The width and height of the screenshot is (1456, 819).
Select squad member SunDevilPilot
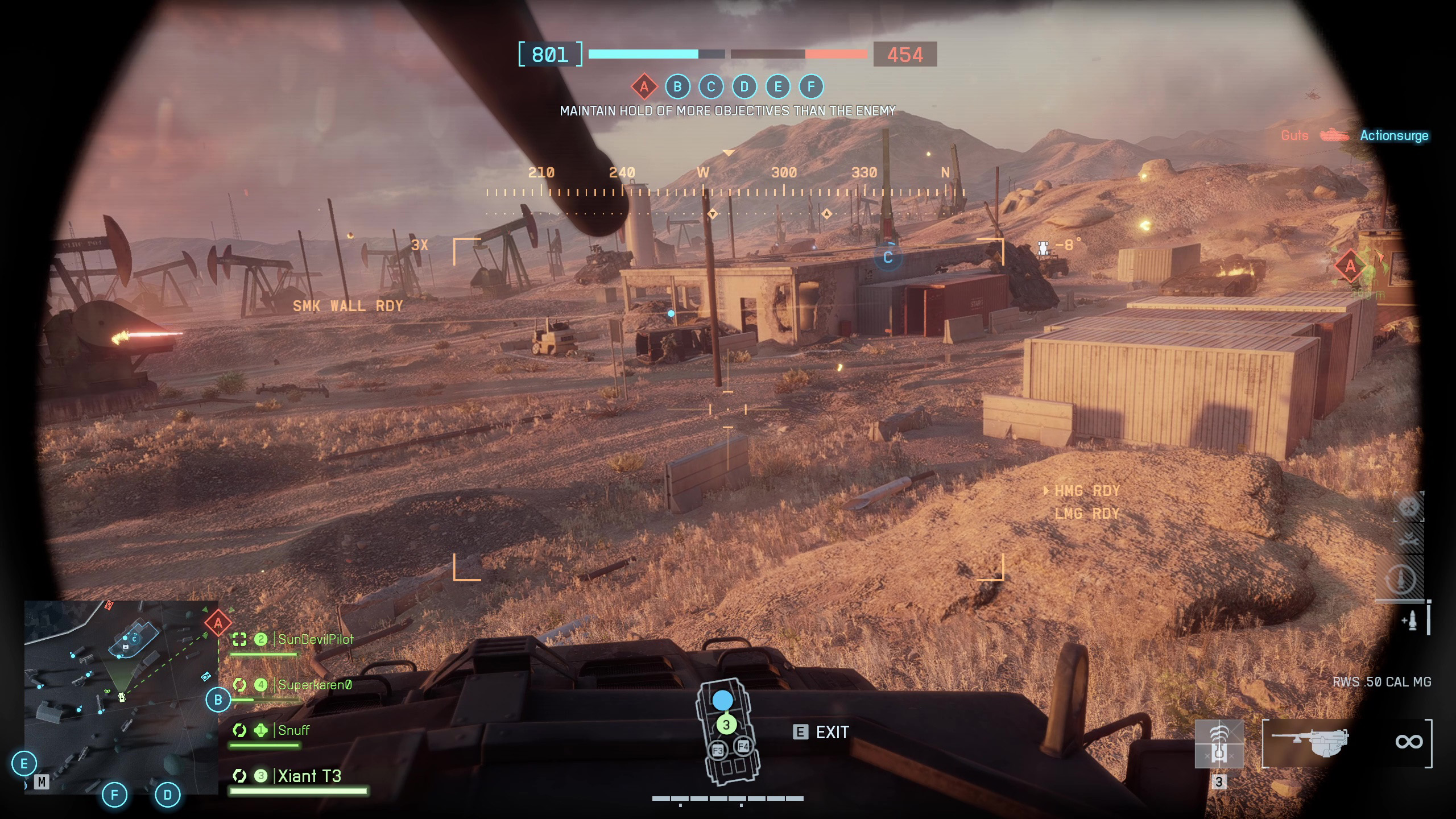coord(316,639)
